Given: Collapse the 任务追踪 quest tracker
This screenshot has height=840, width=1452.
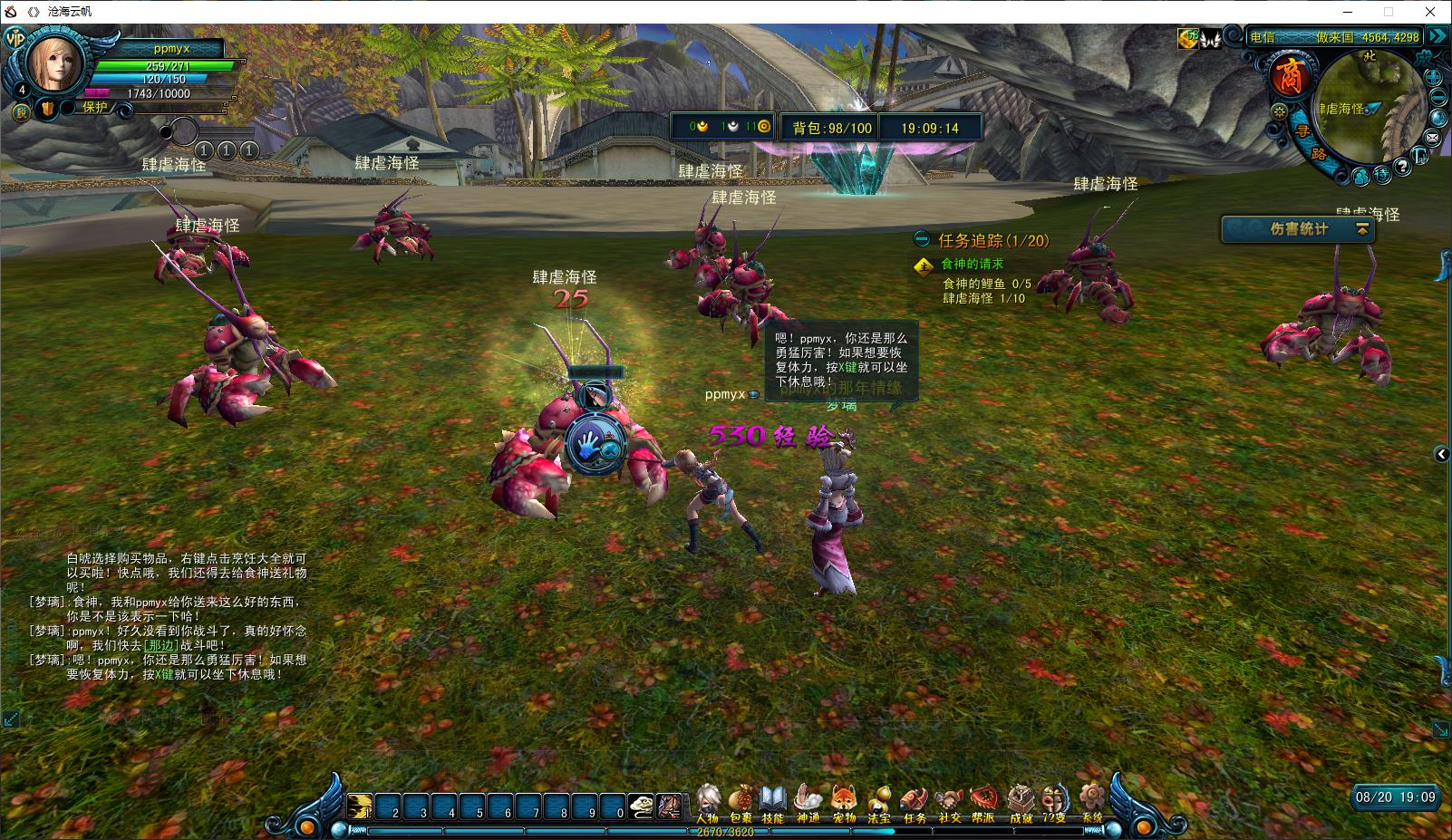Looking at the screenshot, I should point(922,240).
